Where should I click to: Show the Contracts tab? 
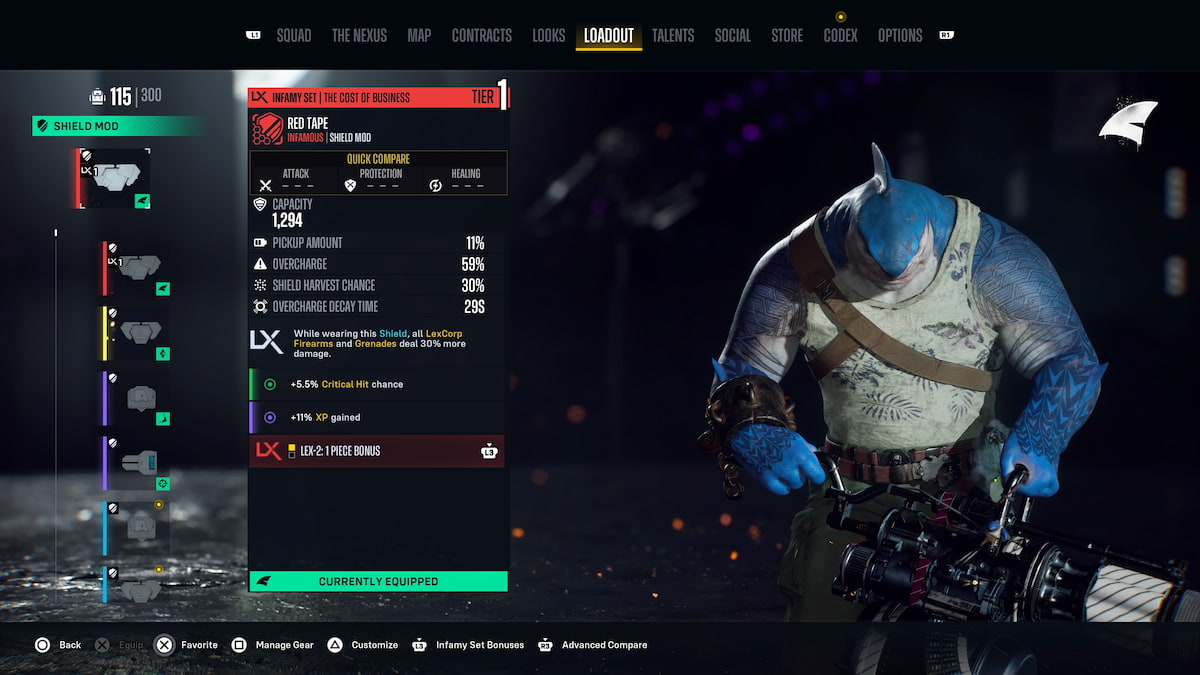click(482, 36)
